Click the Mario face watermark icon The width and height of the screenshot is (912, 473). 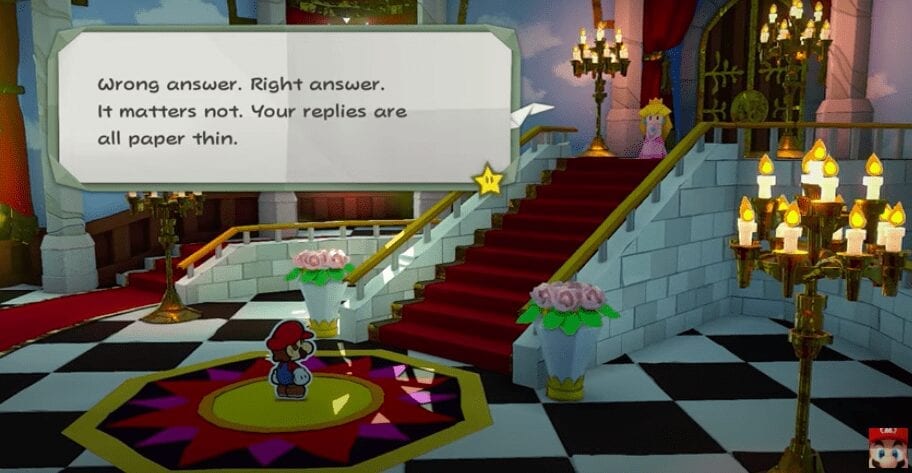coord(888,454)
